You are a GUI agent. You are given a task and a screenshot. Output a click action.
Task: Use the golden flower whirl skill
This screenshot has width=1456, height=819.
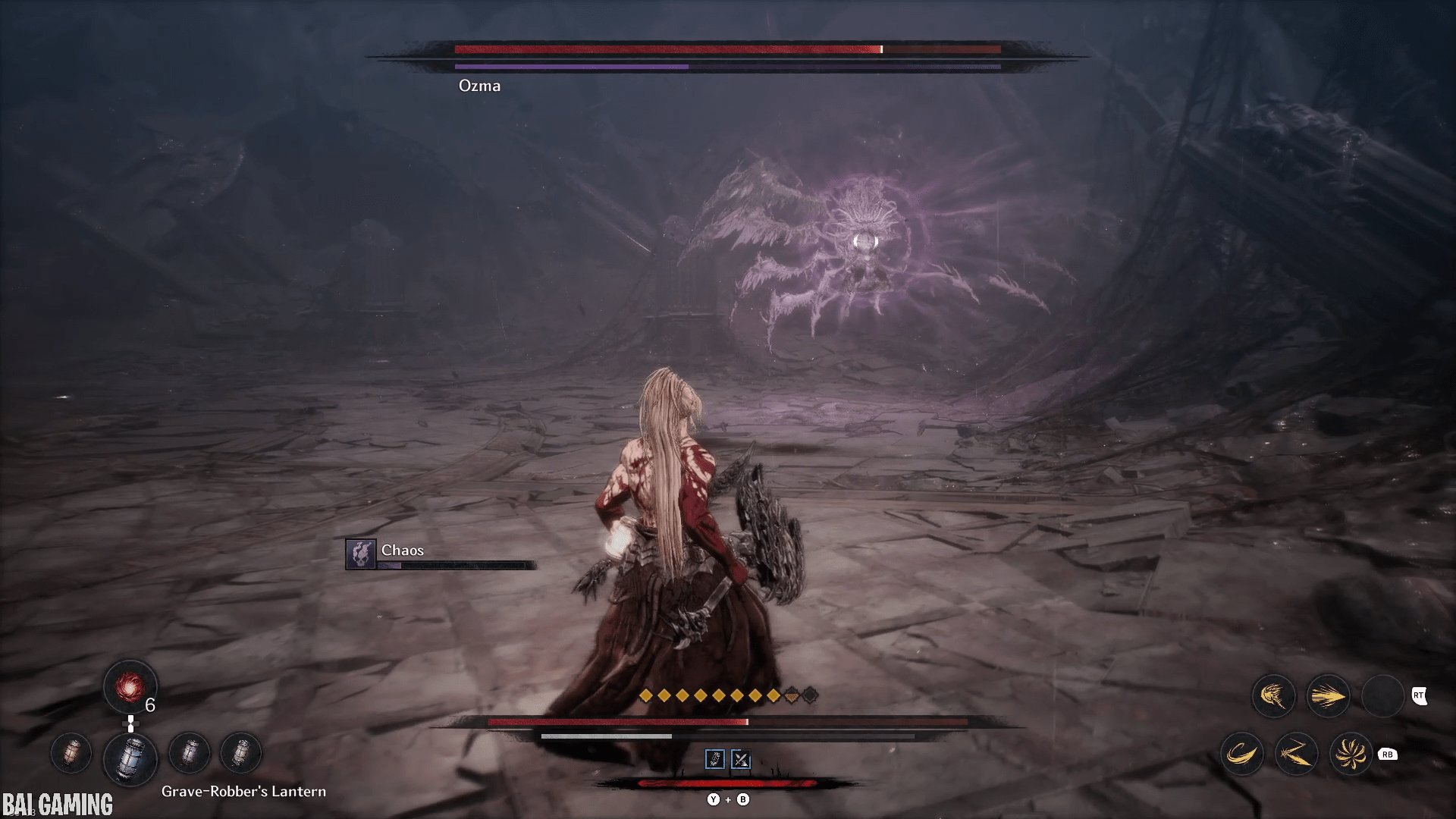tap(1351, 754)
